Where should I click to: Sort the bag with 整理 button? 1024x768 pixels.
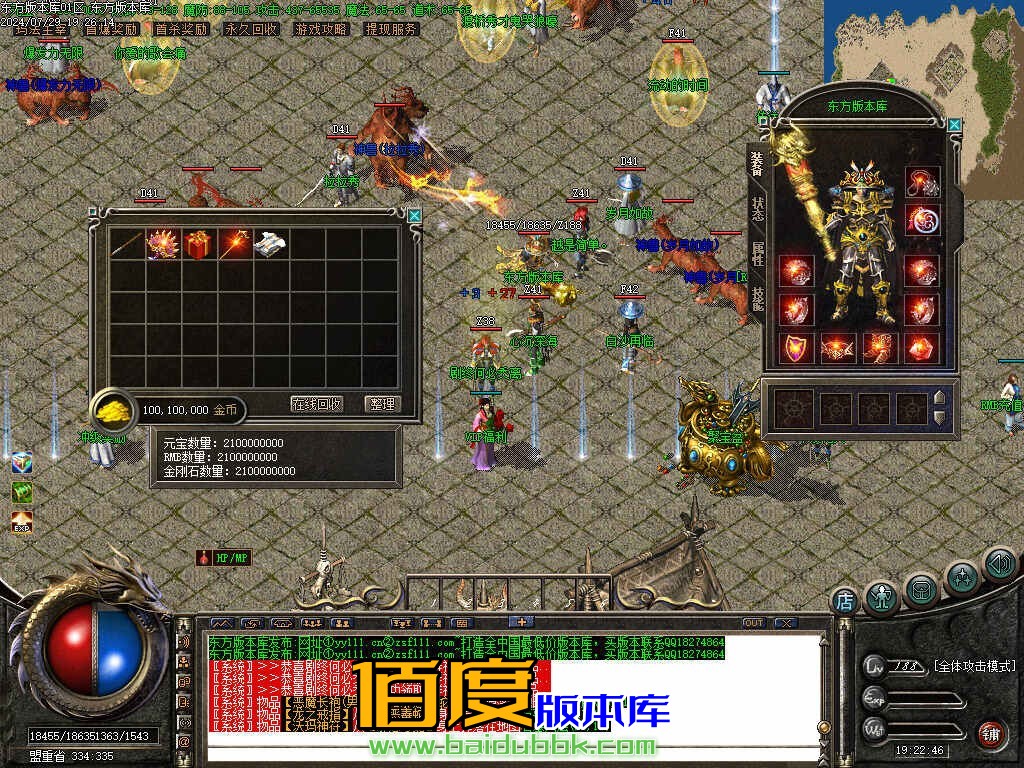tap(381, 404)
